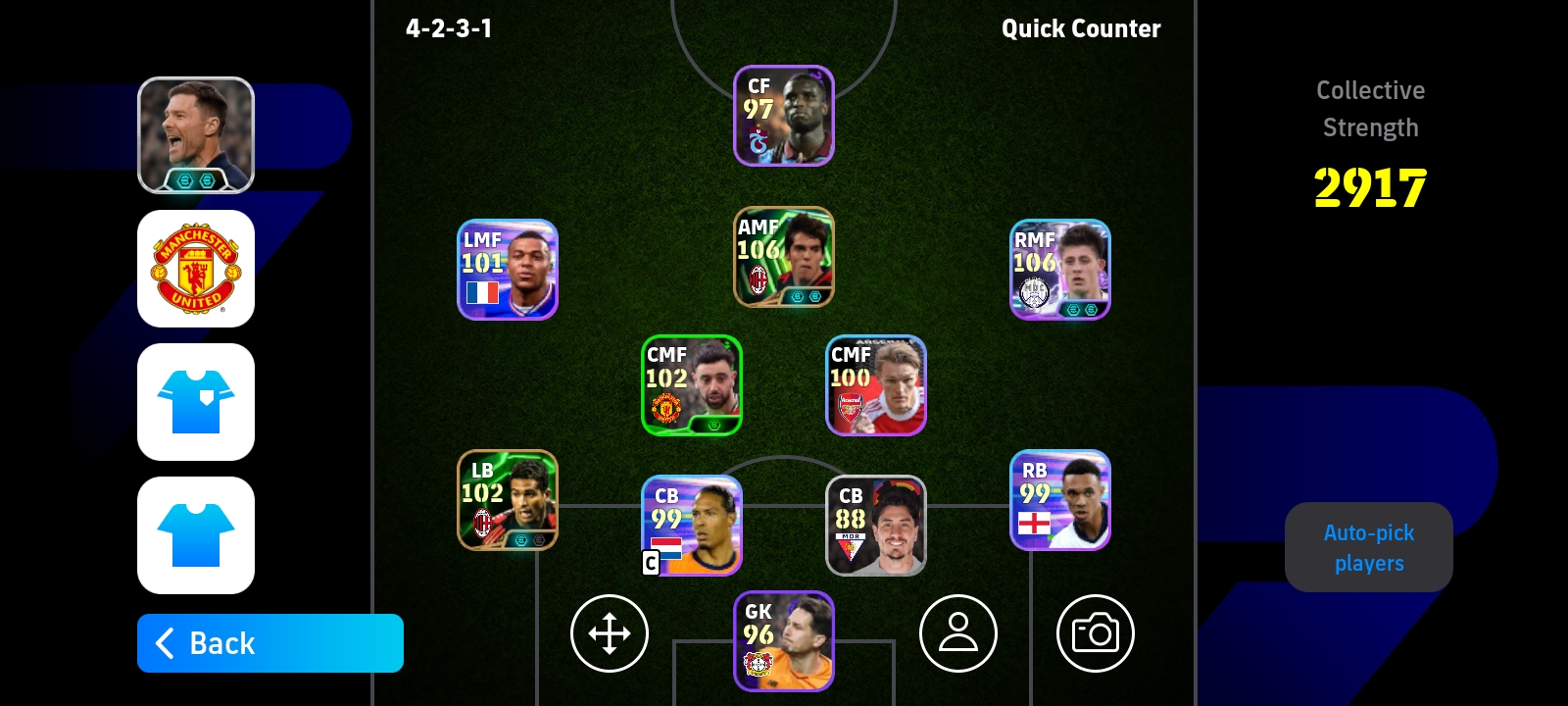Select the AMF player card rated 106
Viewport: 1568px width, 706px height.
click(x=784, y=257)
